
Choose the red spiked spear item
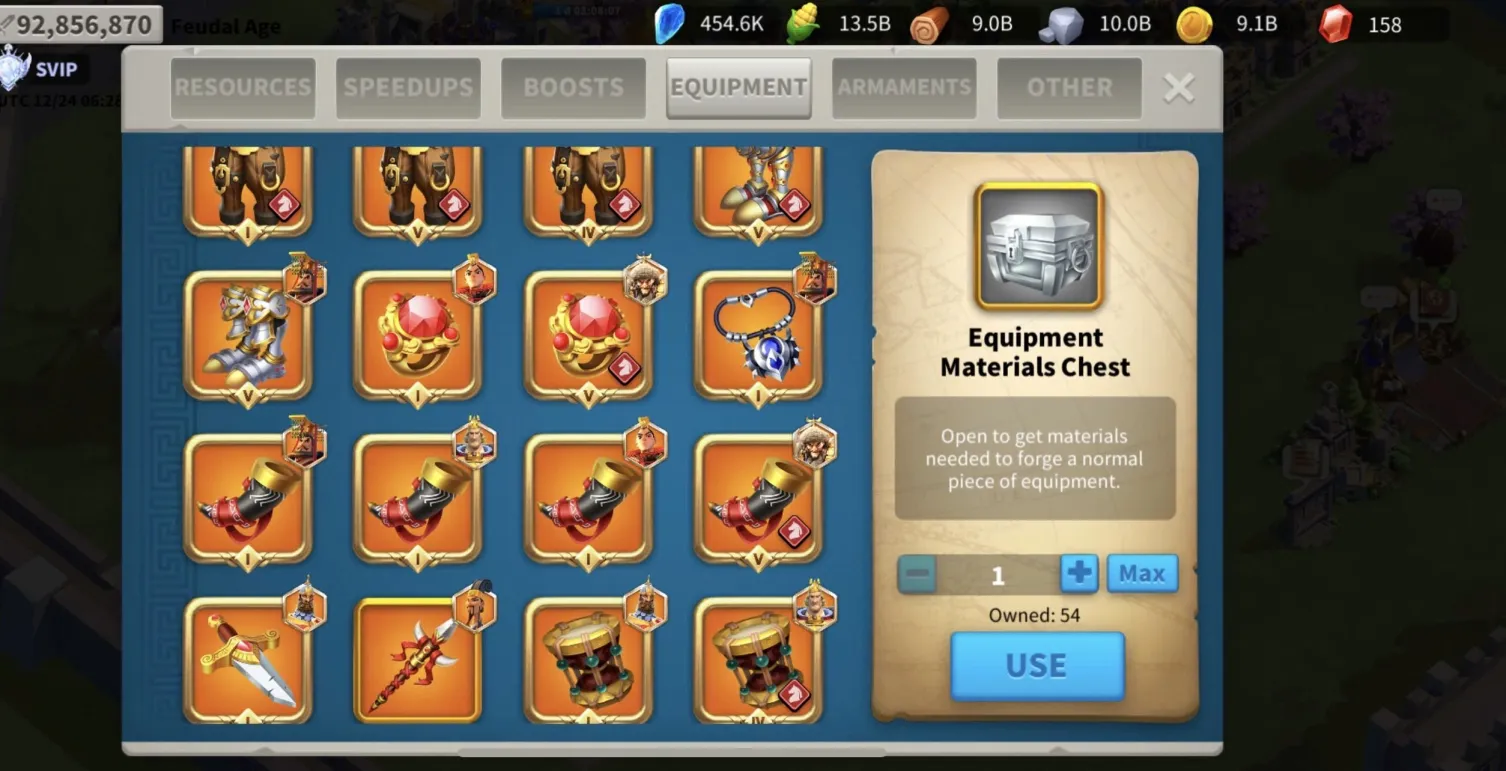417,660
